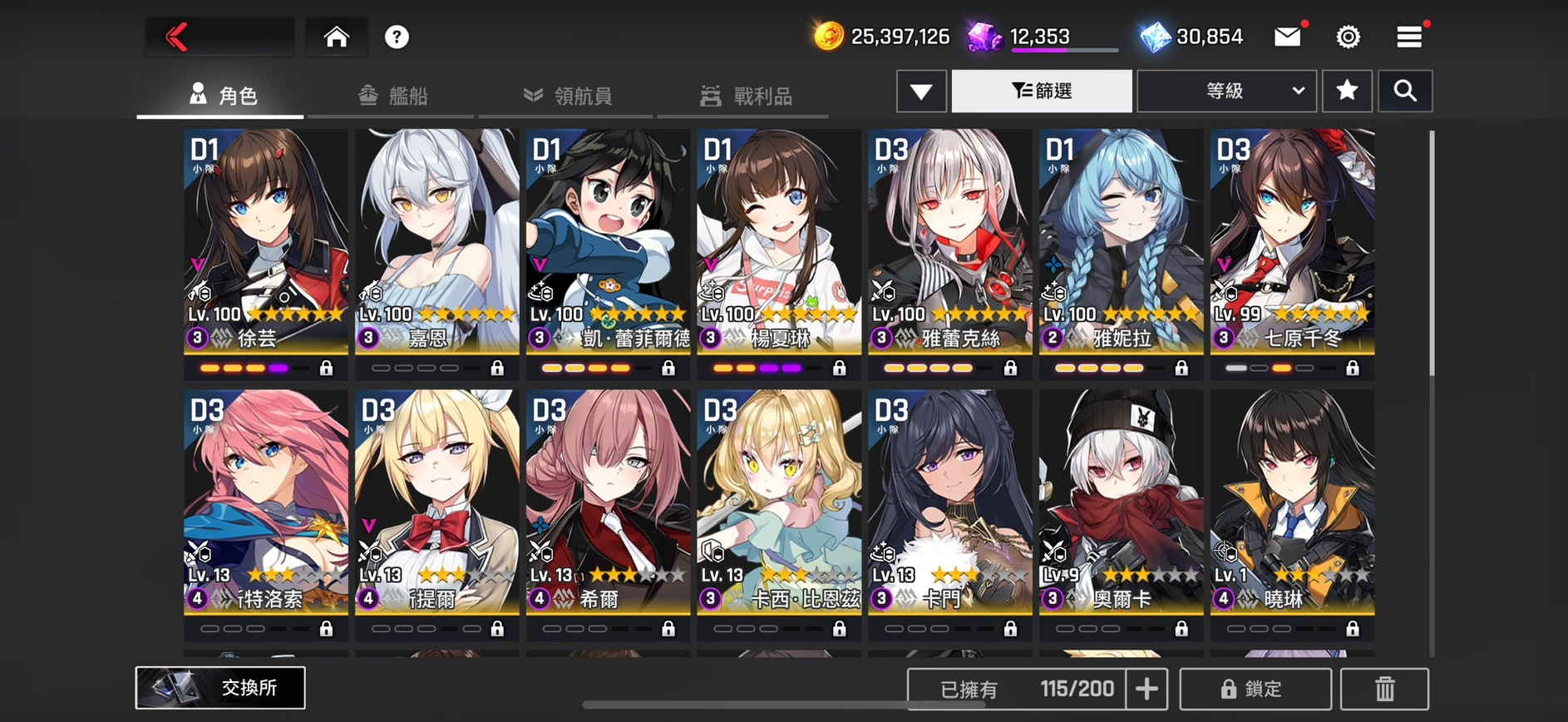The height and width of the screenshot is (722, 1568).
Task: Open the trash can dismiss button
Action: click(x=1384, y=689)
